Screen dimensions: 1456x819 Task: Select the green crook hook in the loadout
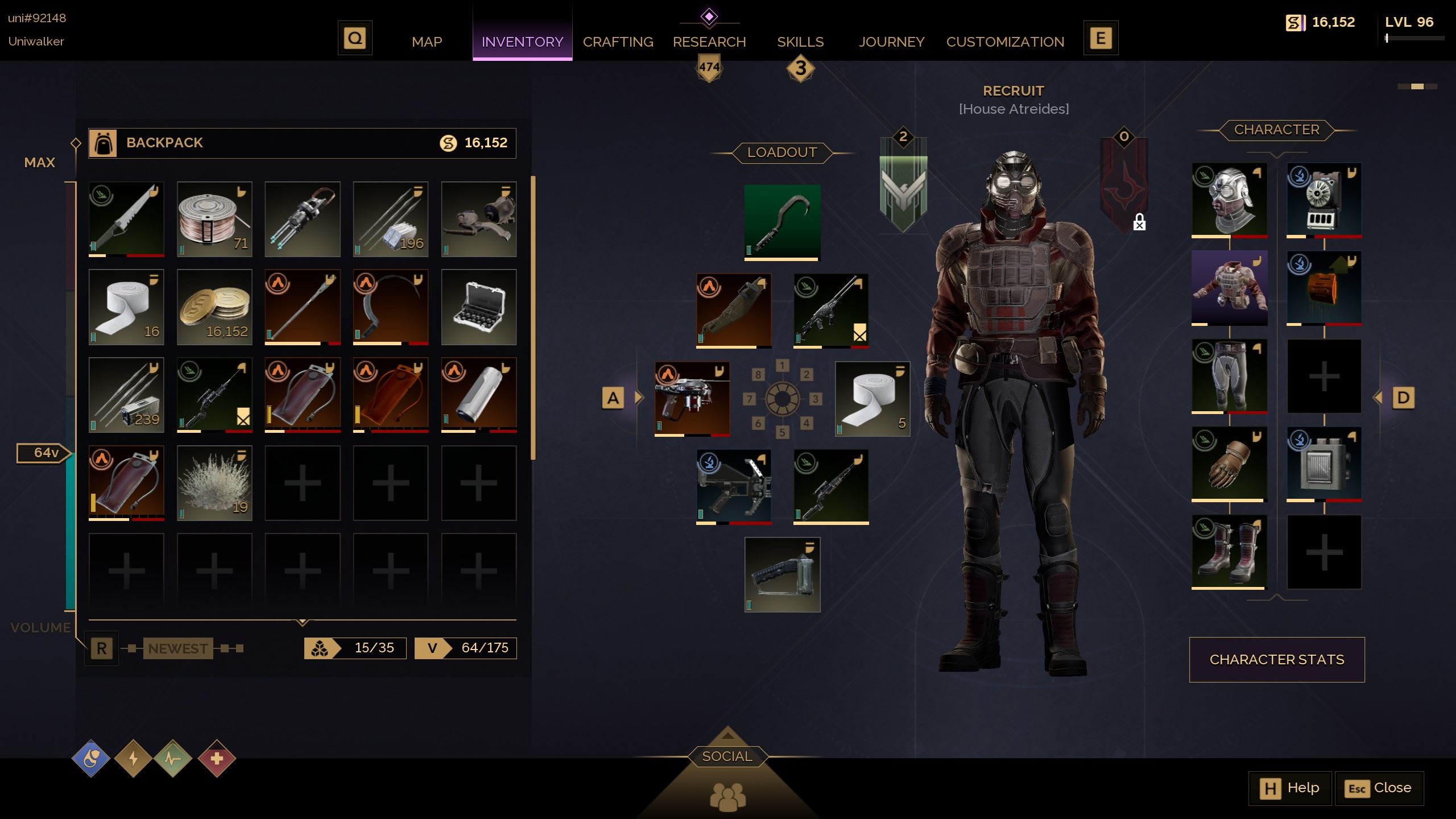[782, 221]
